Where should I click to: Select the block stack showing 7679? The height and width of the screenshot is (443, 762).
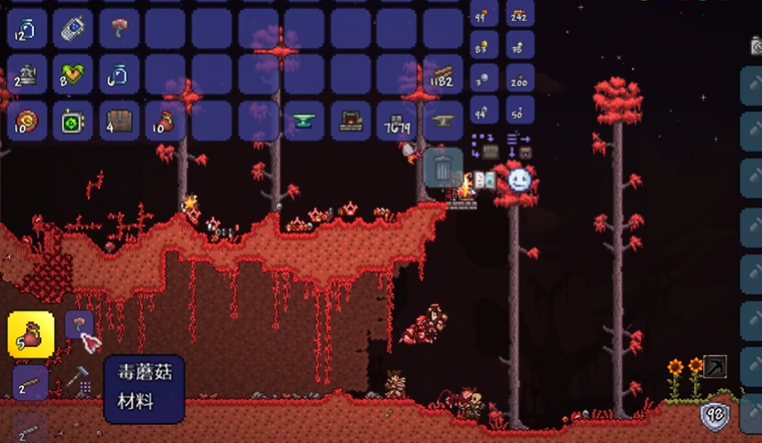click(x=396, y=120)
